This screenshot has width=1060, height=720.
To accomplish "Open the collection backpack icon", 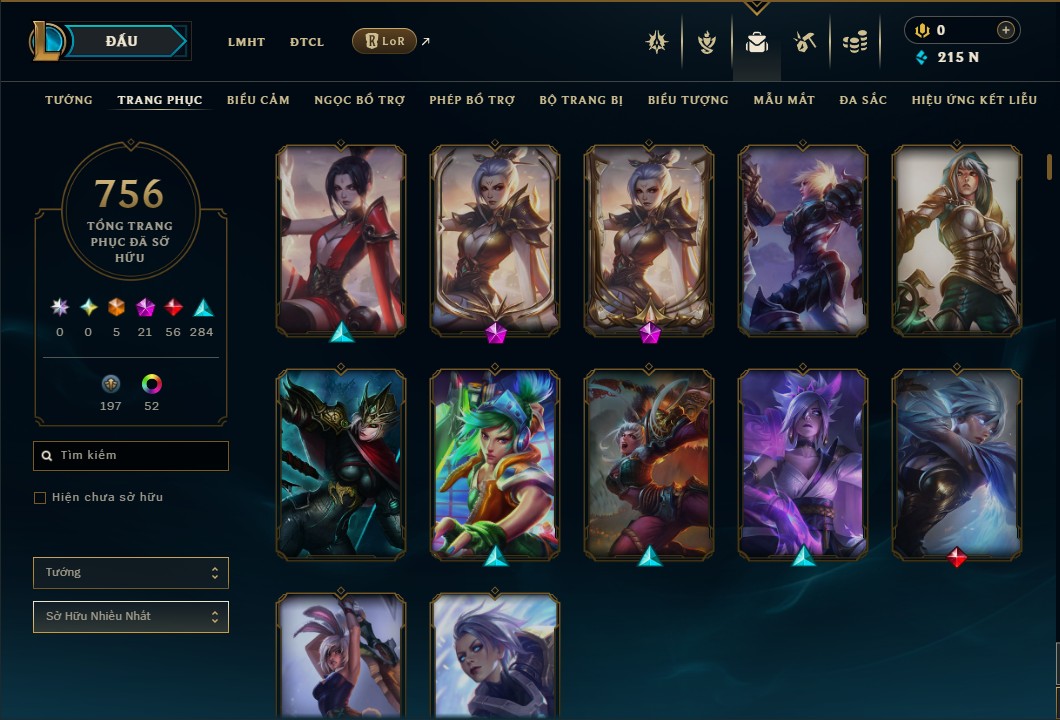I will pyautogui.click(x=757, y=42).
